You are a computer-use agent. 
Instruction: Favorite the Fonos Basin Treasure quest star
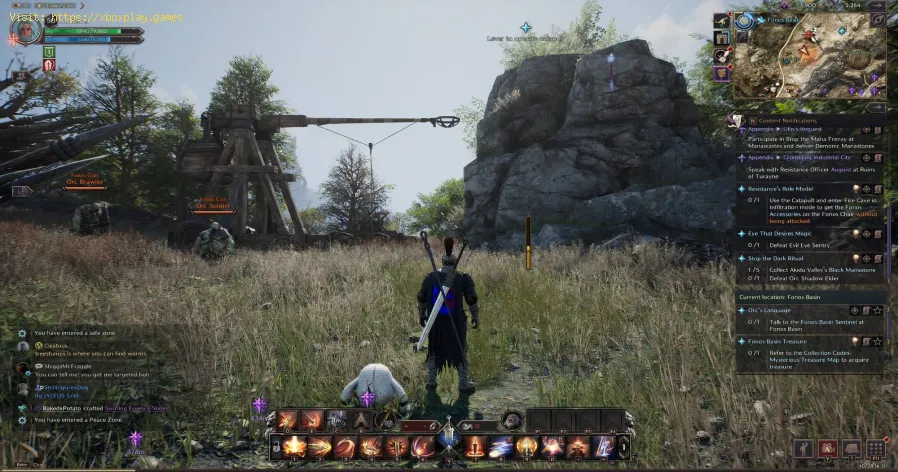pyautogui.click(x=877, y=340)
